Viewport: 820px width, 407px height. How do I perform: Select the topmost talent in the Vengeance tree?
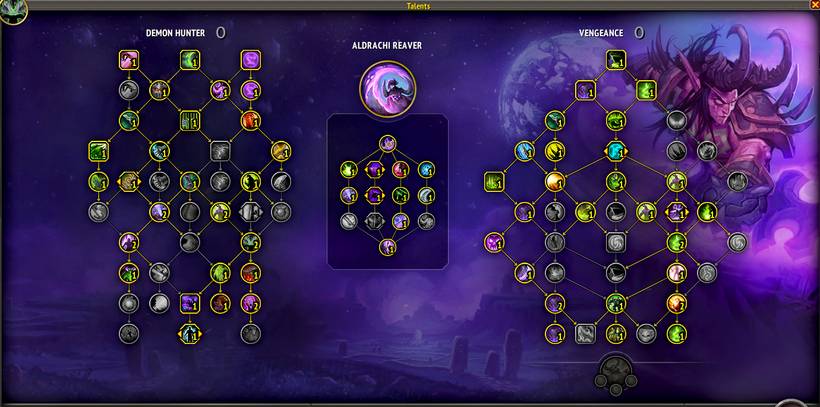pos(617,63)
